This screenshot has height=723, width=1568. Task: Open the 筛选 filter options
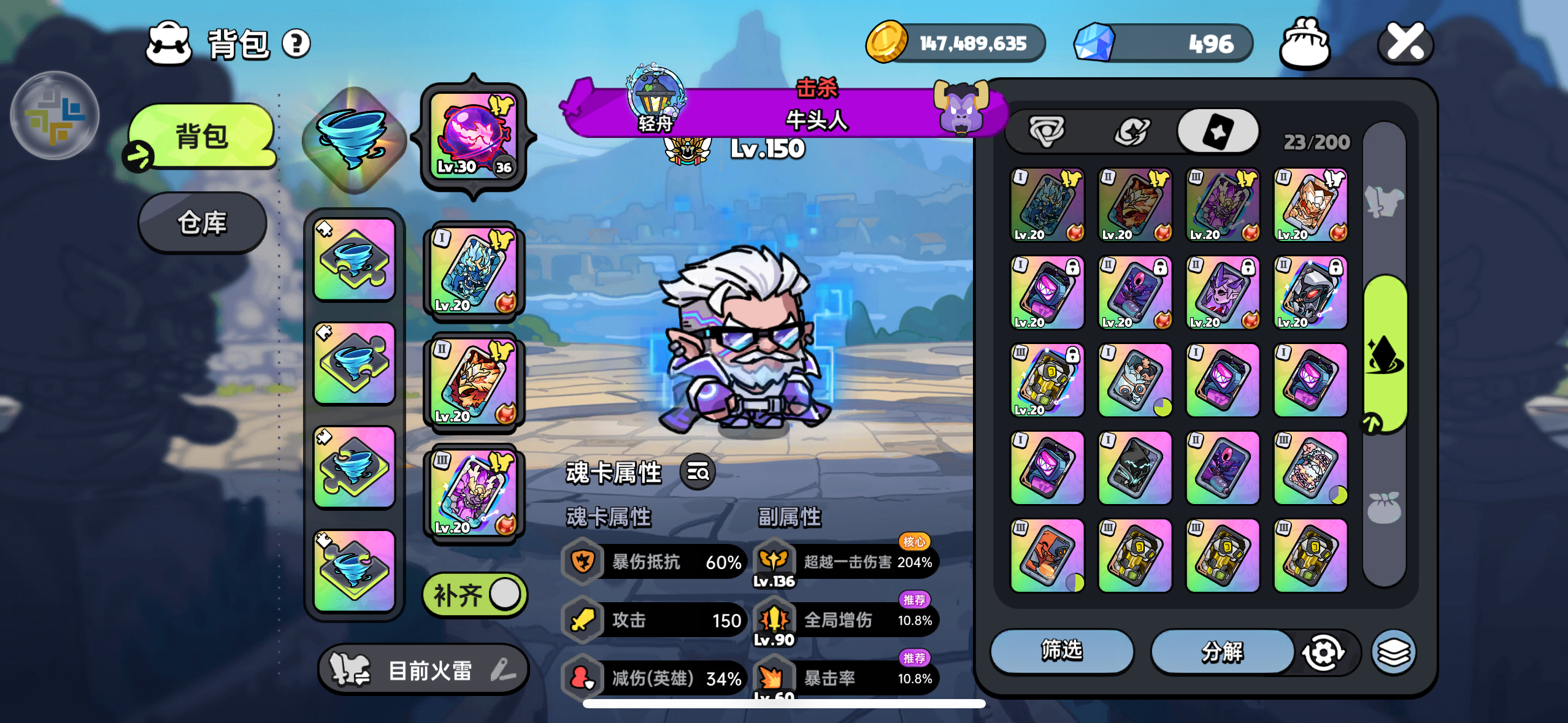[1061, 651]
